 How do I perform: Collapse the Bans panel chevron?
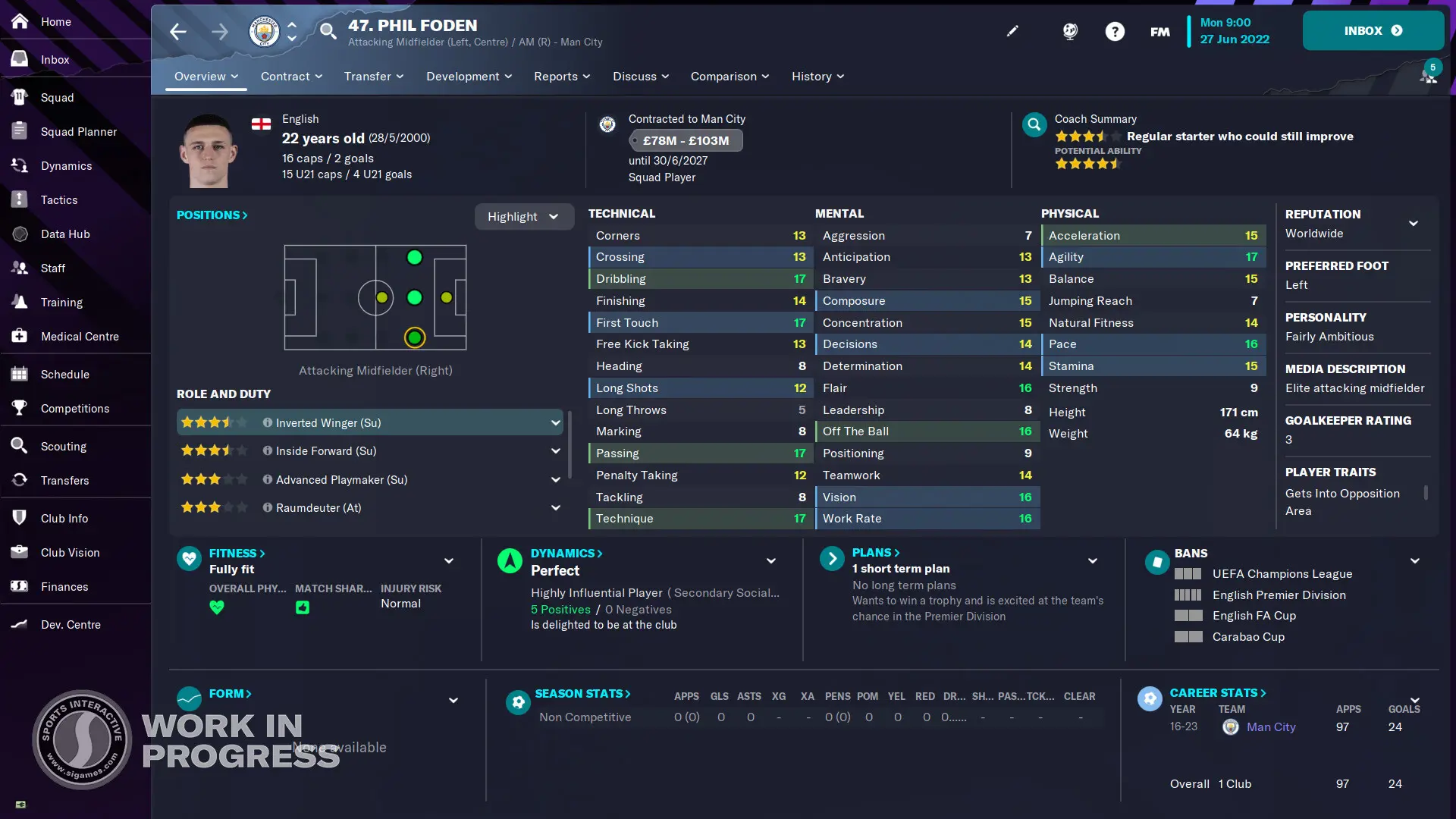(x=1415, y=561)
